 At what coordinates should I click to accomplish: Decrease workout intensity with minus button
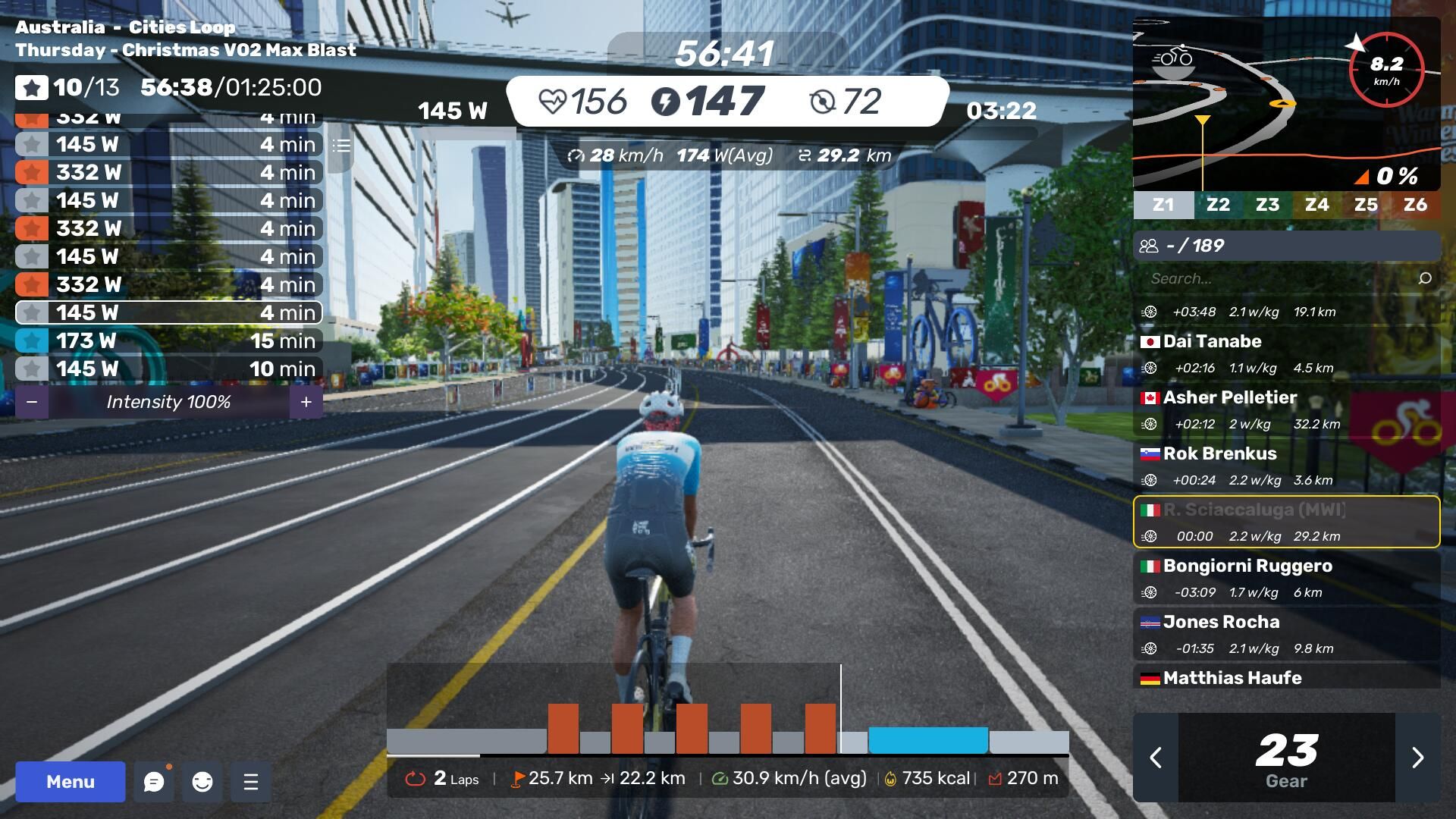32,402
